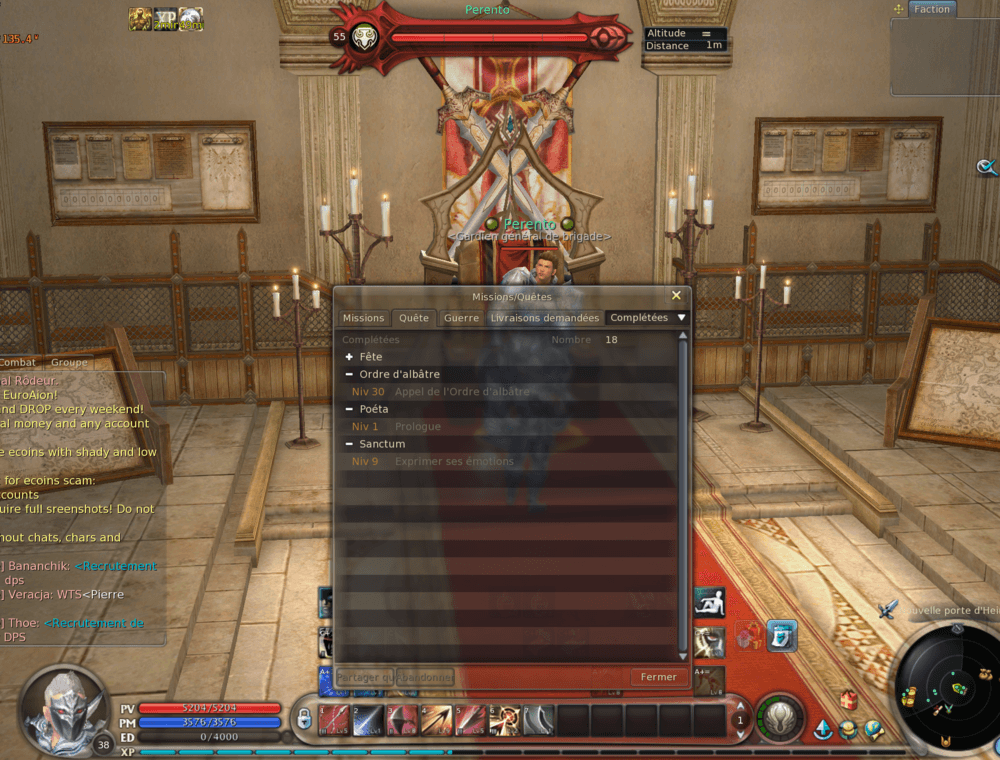Viewport: 1000px width, 760px height.
Task: Choose the Exprimer ses émotions quest
Action: point(454,462)
